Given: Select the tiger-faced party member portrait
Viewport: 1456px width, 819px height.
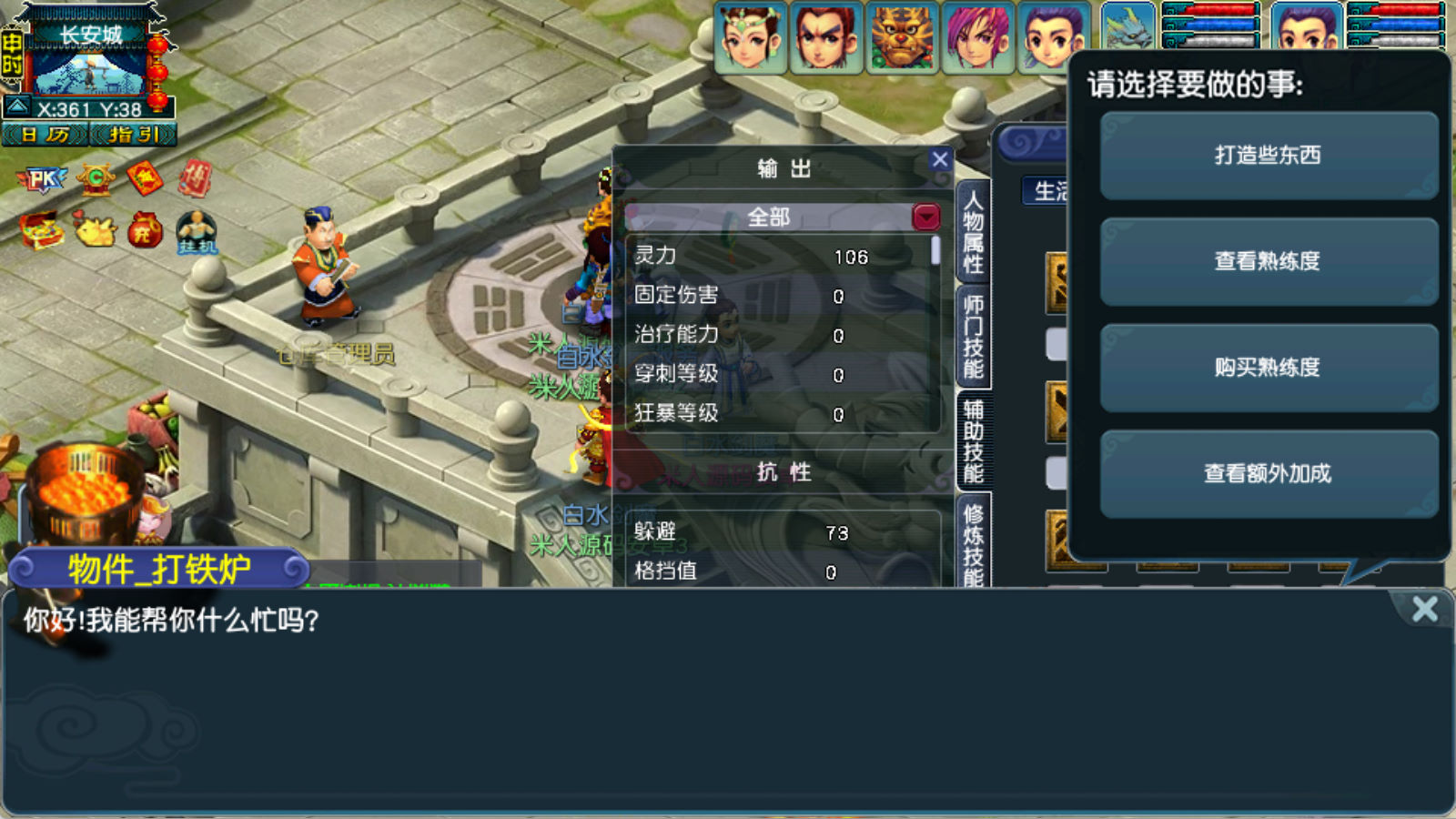Looking at the screenshot, I should [x=901, y=38].
